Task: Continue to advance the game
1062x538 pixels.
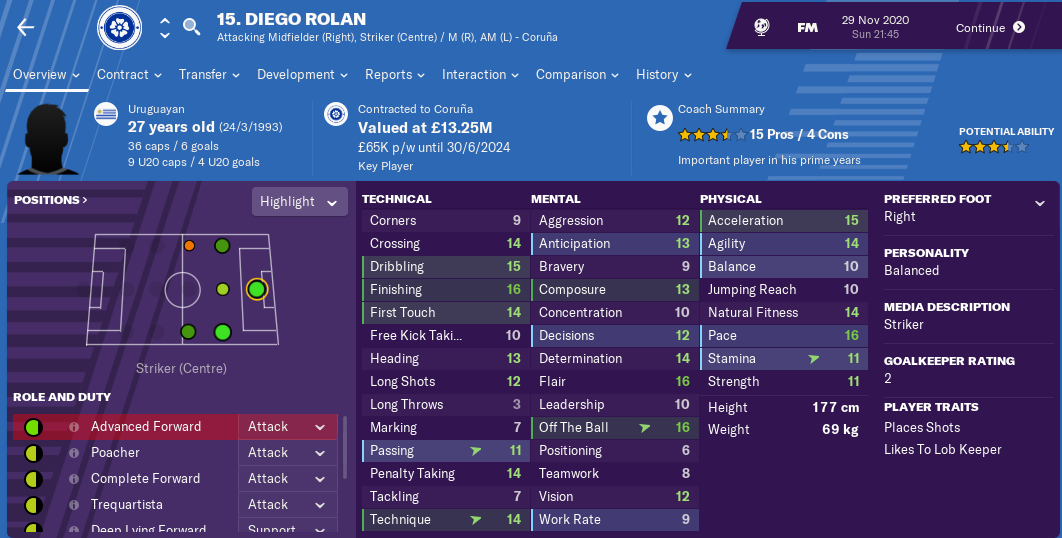Action: tap(990, 28)
